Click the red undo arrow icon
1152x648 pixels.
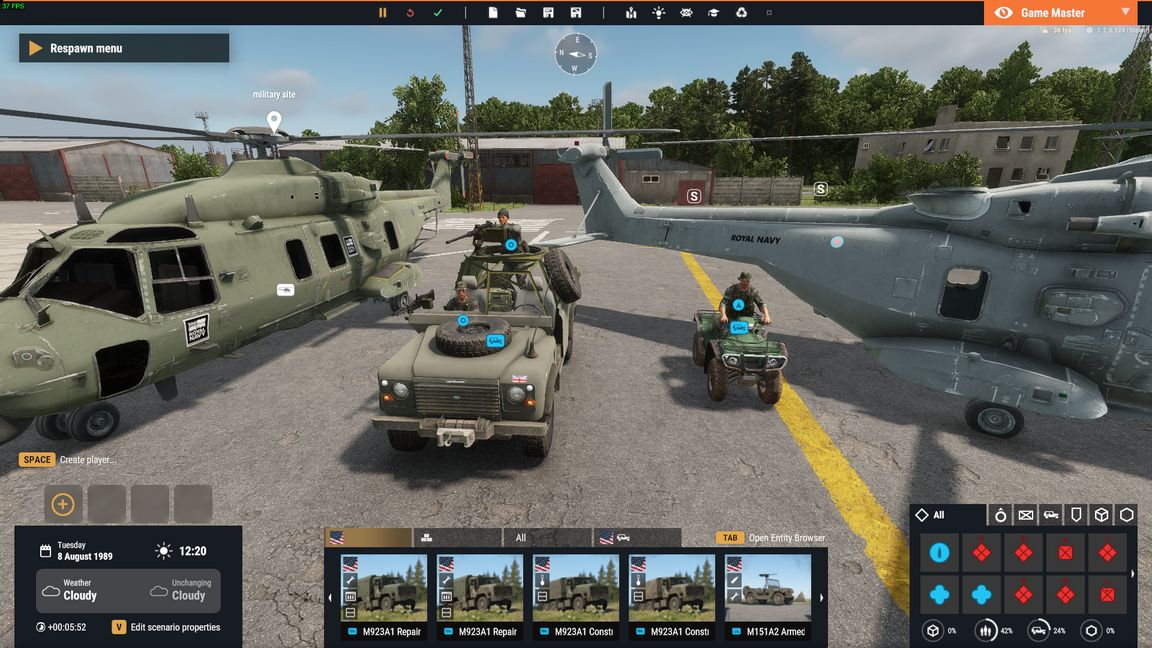click(410, 13)
